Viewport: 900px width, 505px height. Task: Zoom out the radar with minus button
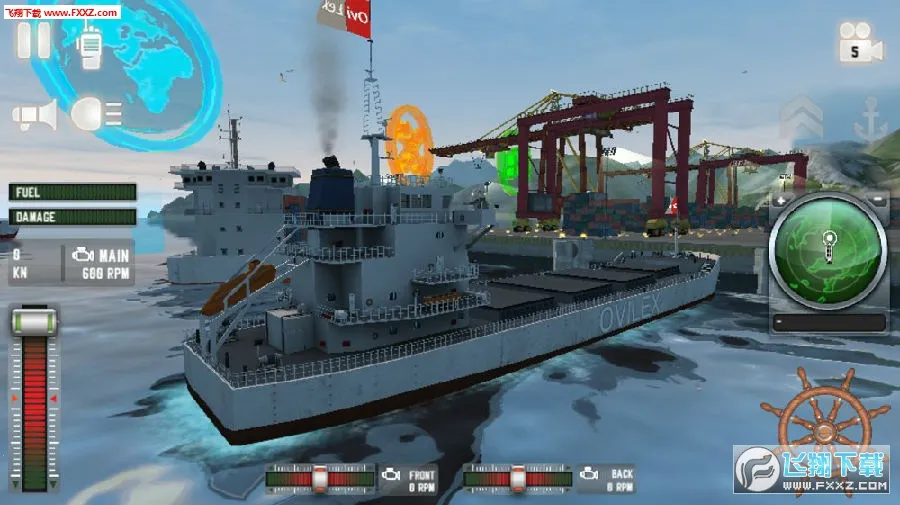tap(877, 200)
